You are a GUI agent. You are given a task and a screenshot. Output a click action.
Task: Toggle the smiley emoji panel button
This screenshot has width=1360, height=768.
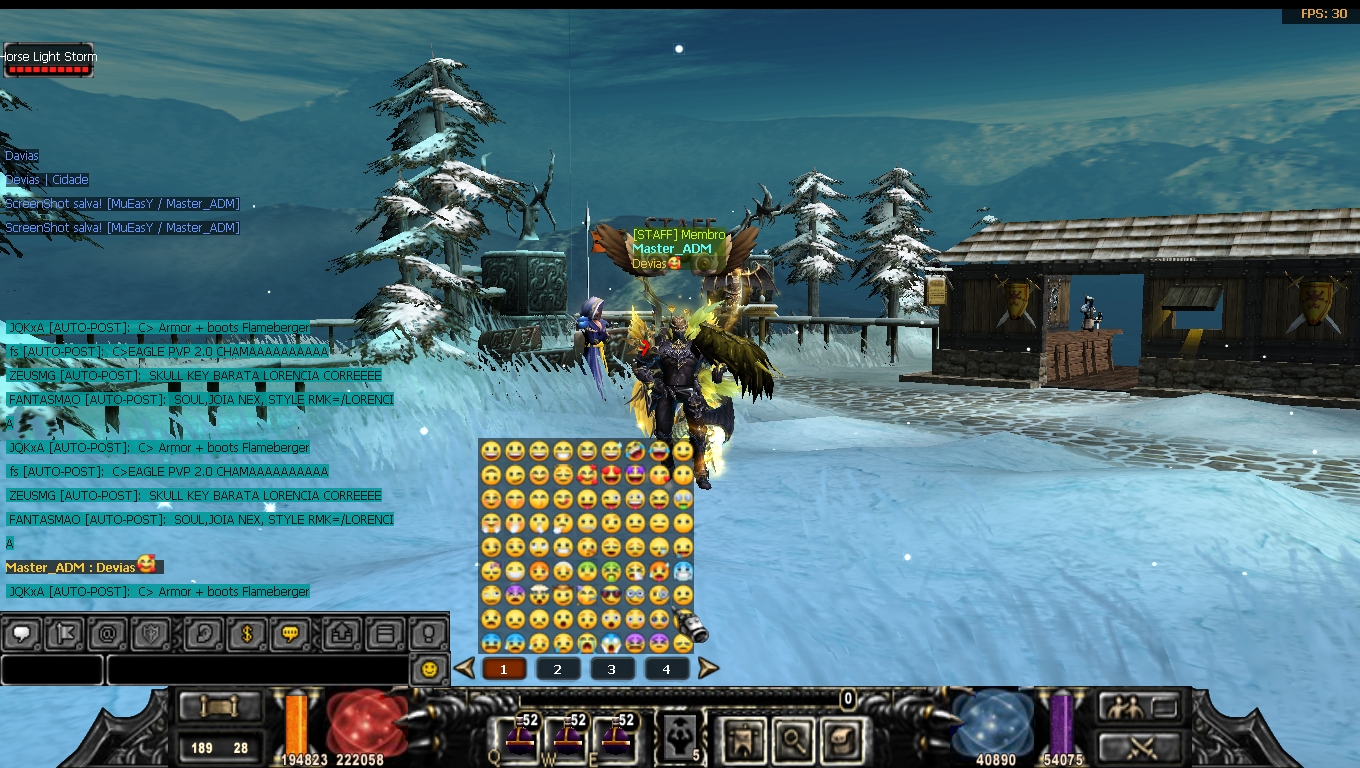[x=430, y=669]
